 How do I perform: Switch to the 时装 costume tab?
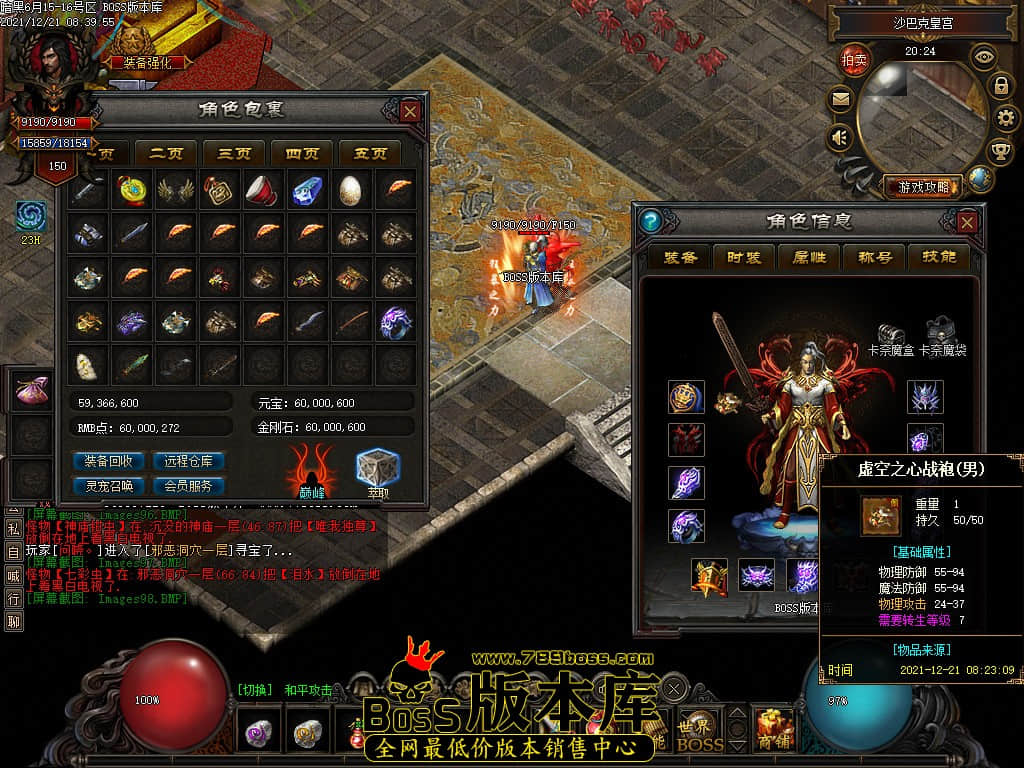click(744, 257)
